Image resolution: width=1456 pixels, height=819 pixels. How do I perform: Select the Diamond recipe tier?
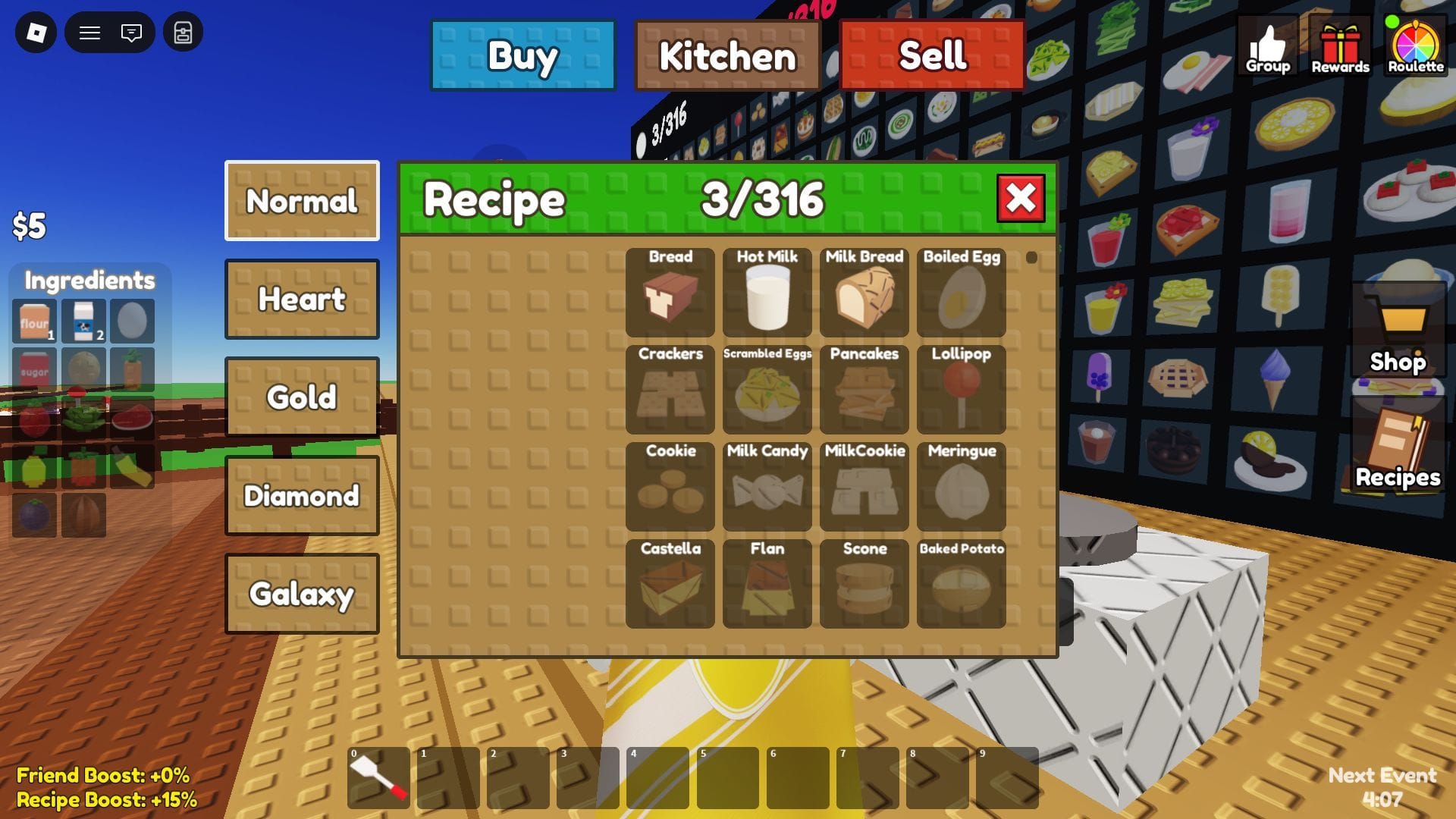[301, 496]
